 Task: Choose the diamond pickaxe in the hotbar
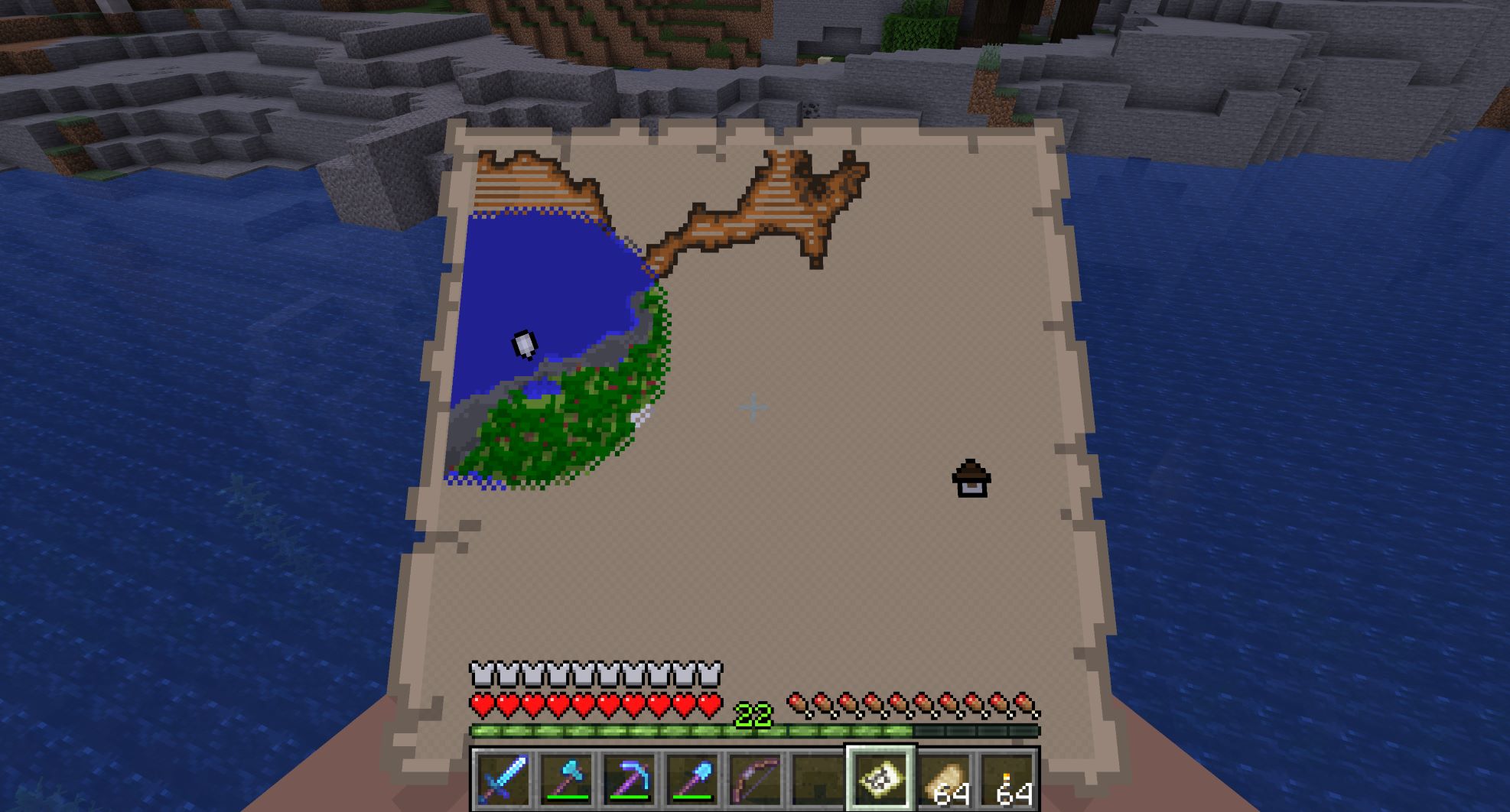[x=629, y=779]
